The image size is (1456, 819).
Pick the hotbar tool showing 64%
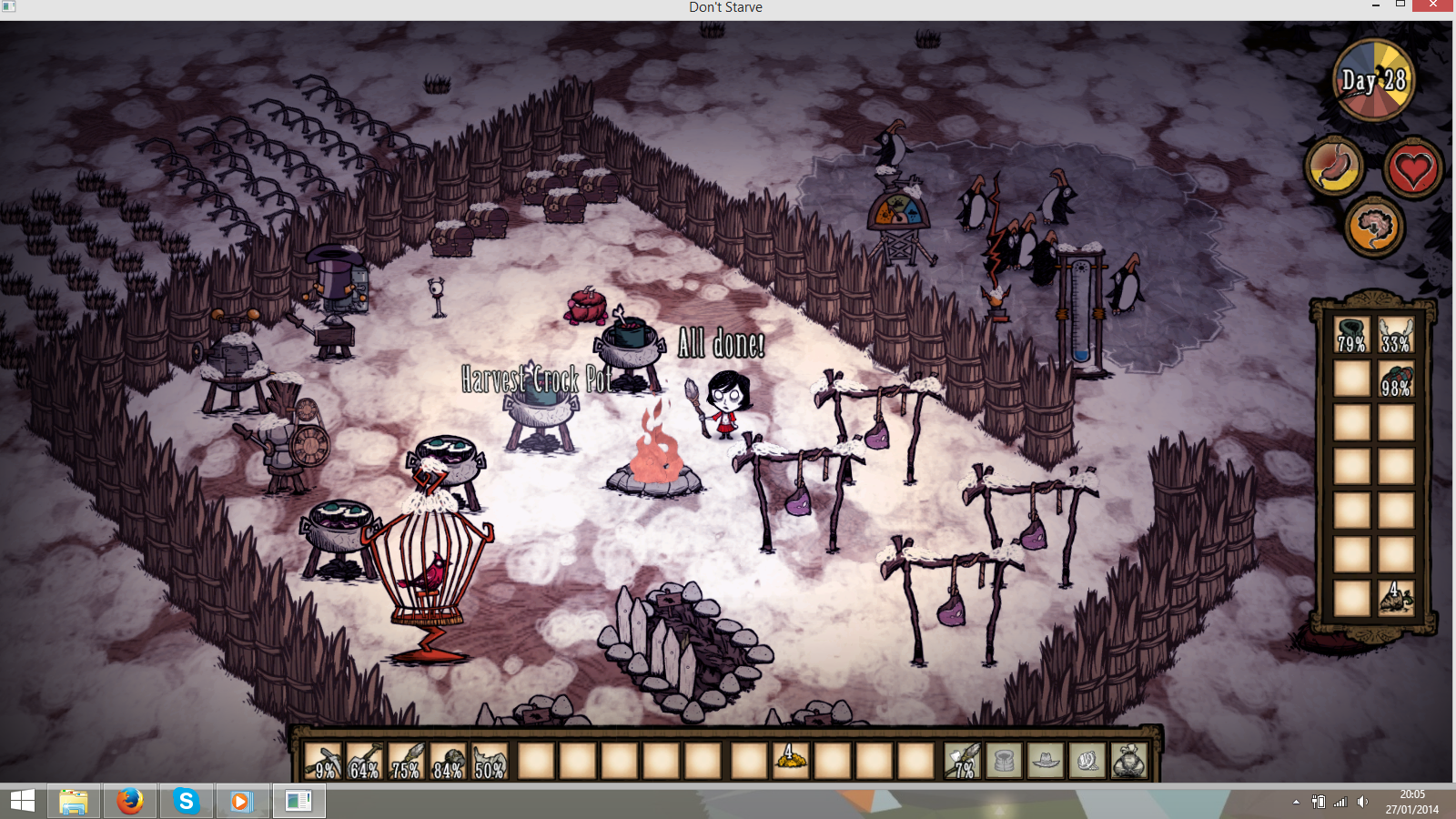click(364, 761)
